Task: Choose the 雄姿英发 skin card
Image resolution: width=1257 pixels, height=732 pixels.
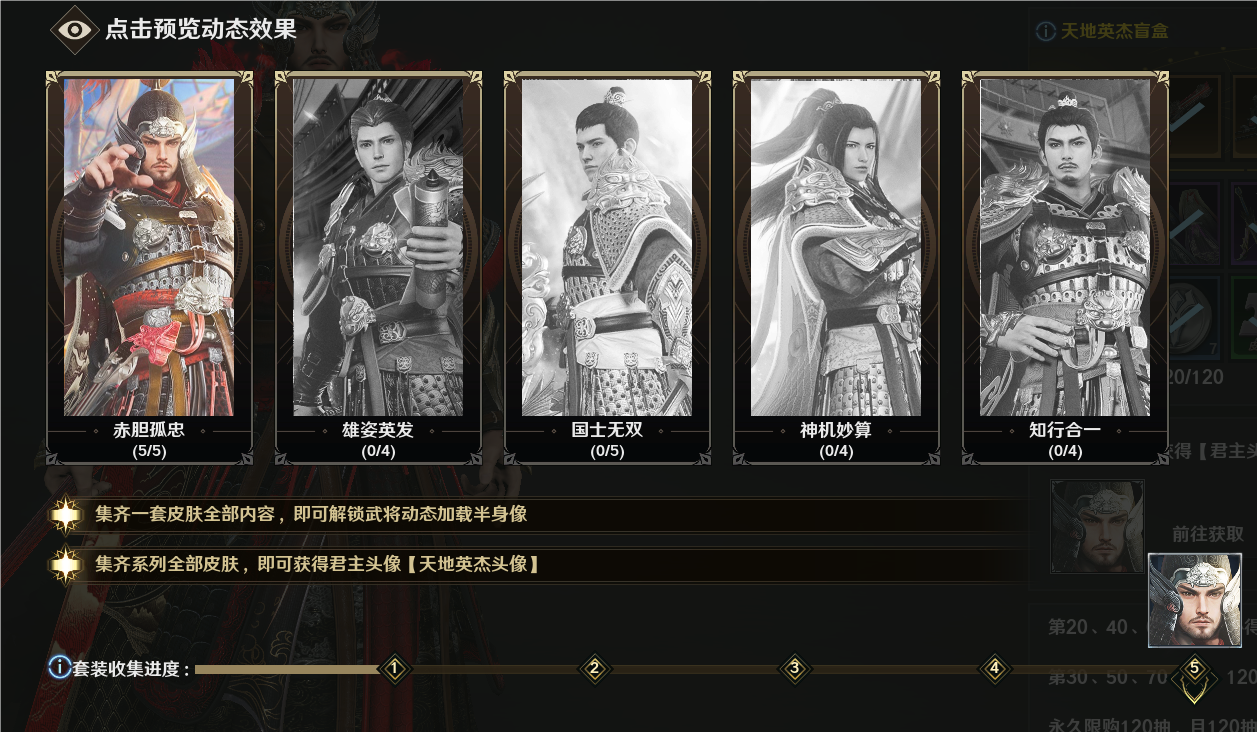Action: 378,266
